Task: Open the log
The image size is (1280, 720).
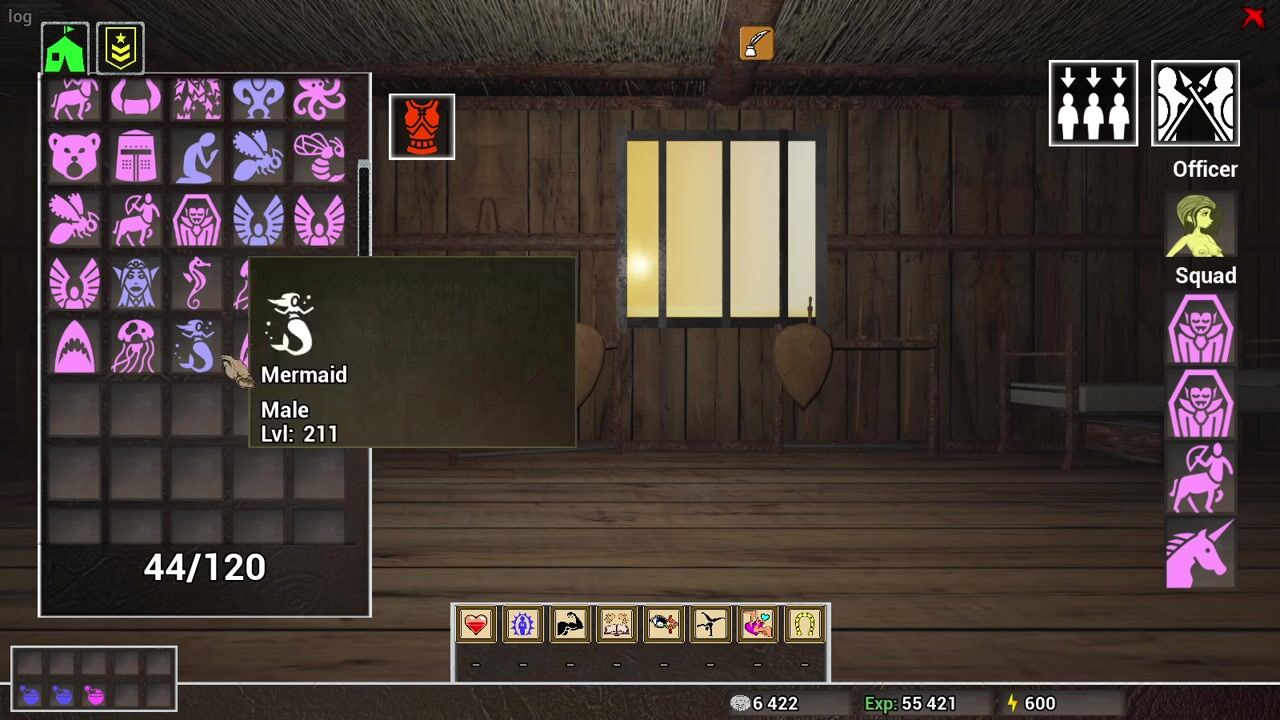Action: tap(20, 16)
